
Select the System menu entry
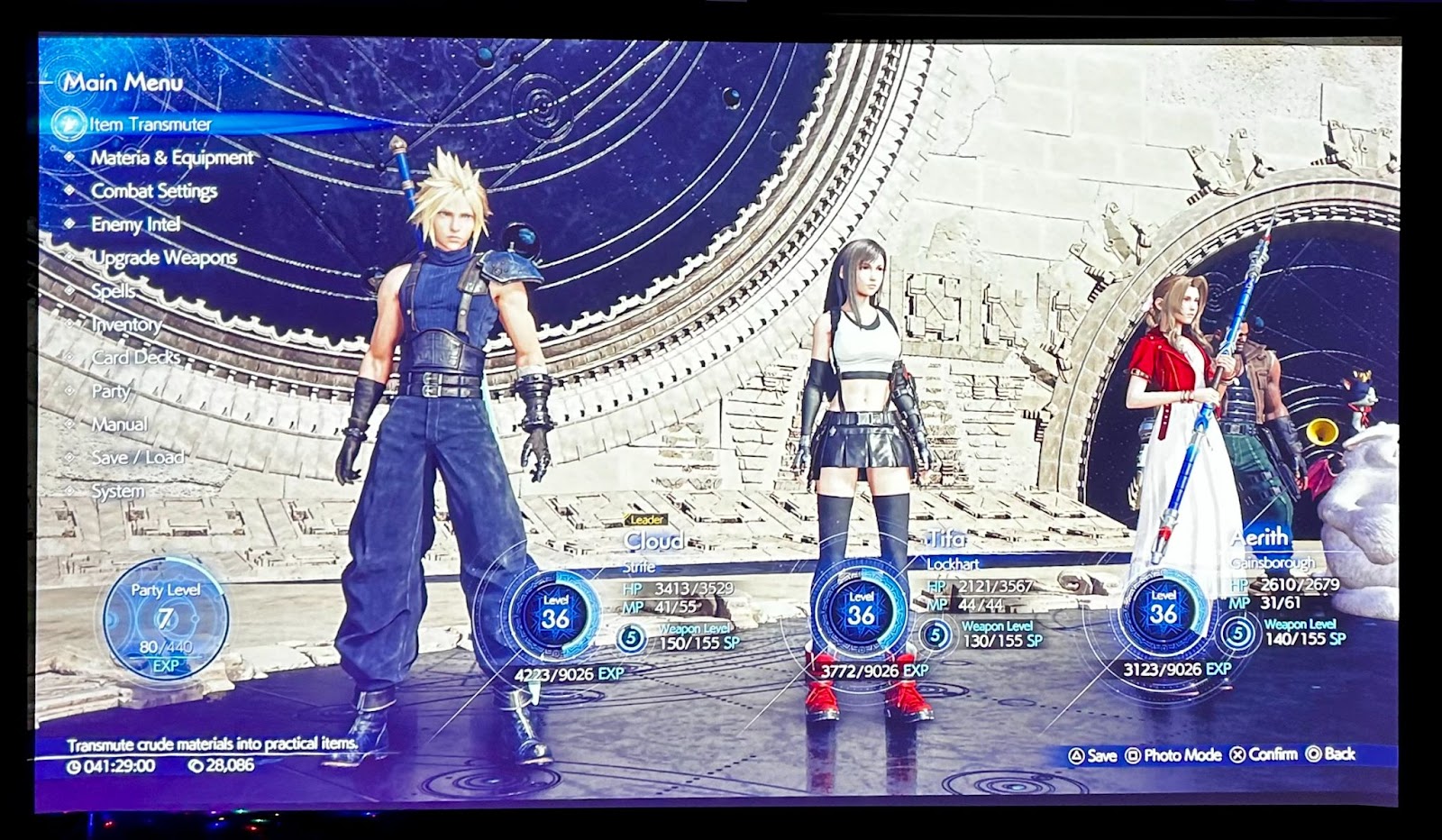point(117,491)
